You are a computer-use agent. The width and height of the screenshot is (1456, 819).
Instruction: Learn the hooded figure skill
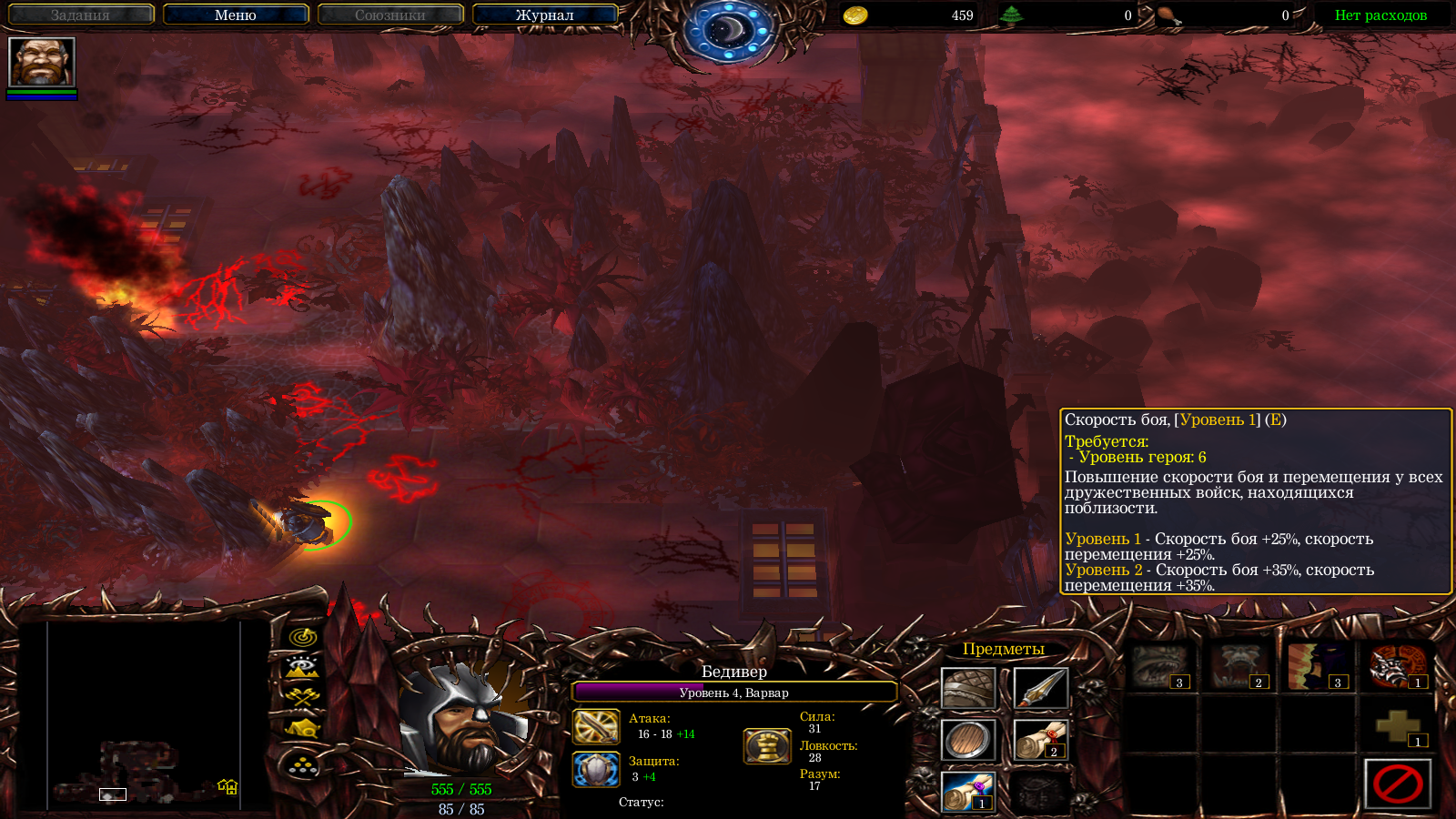point(1319,667)
